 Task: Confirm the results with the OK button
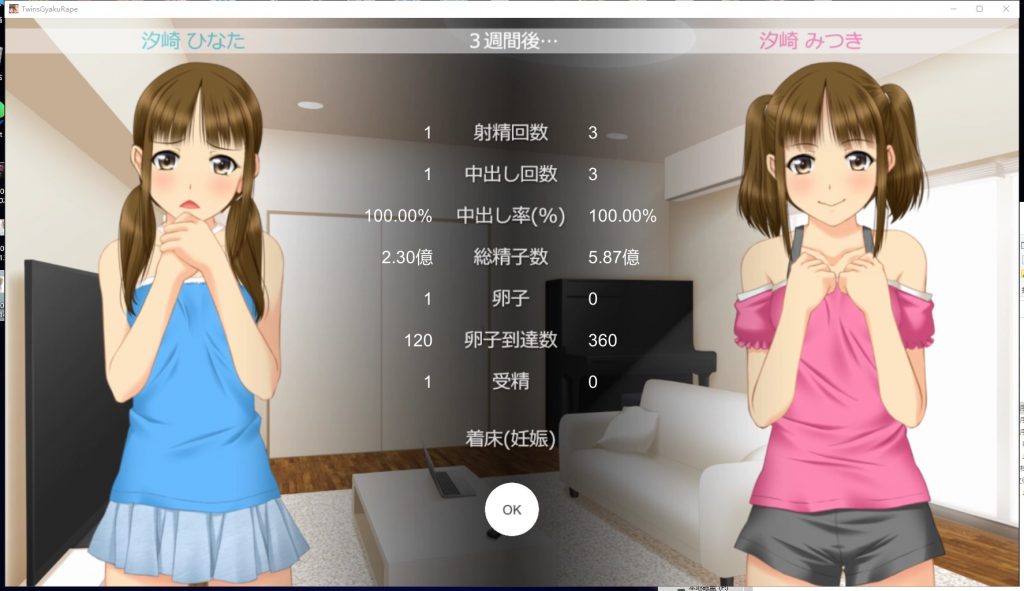point(511,509)
